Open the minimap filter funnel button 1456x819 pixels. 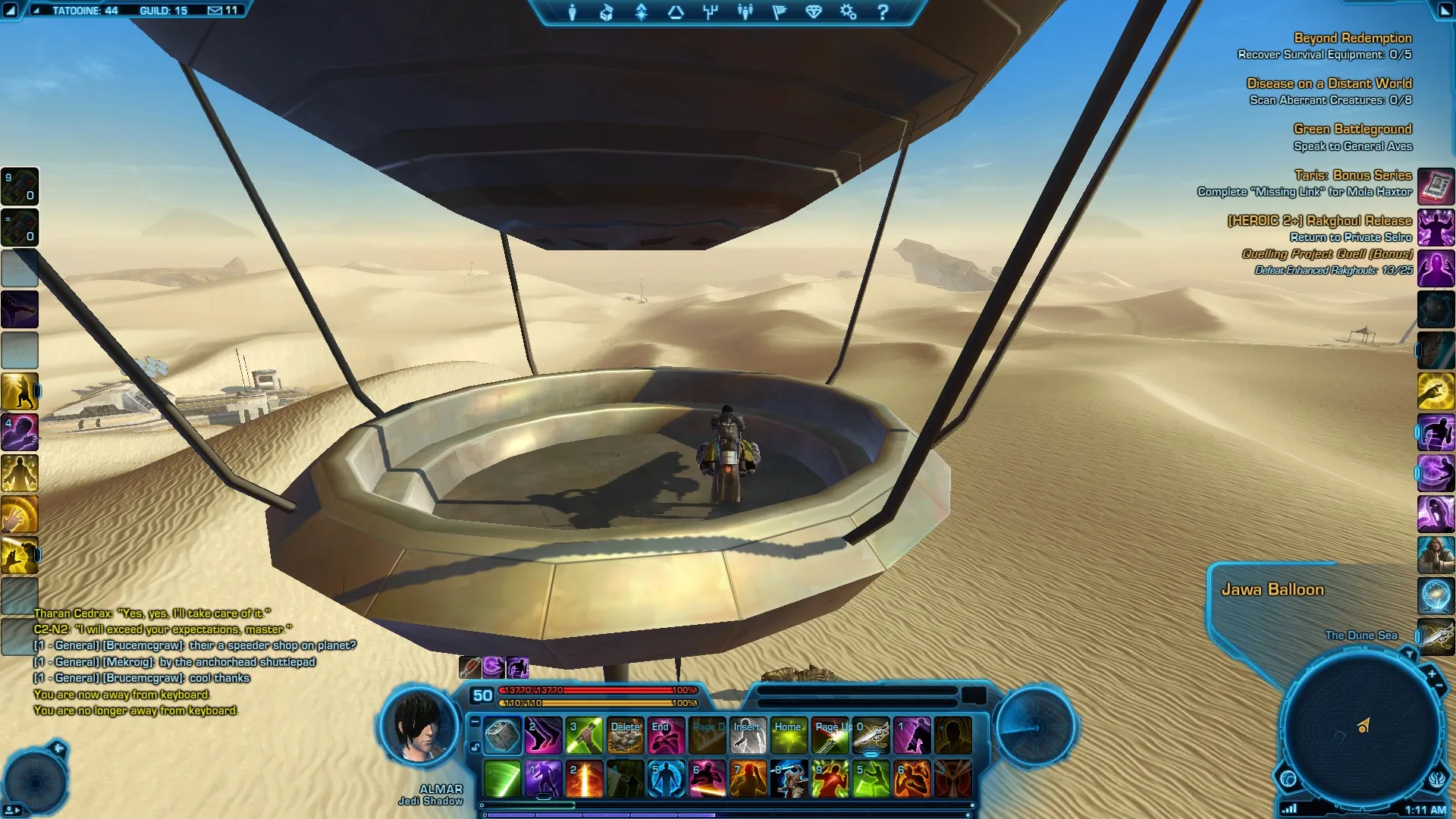pyautogui.click(x=1409, y=653)
